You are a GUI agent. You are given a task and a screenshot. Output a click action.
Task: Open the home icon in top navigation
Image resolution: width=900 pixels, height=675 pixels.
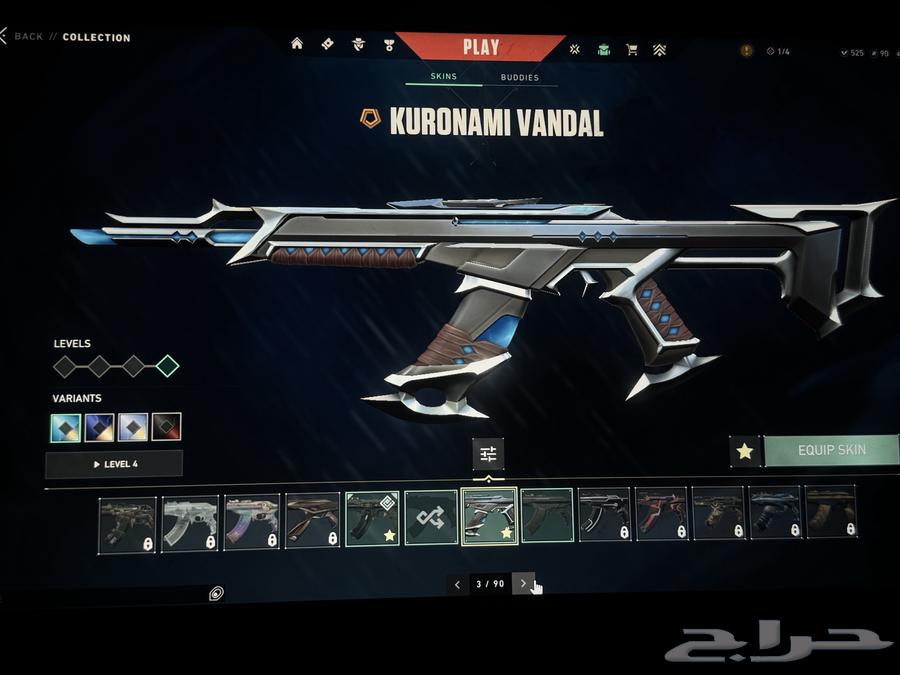click(297, 44)
